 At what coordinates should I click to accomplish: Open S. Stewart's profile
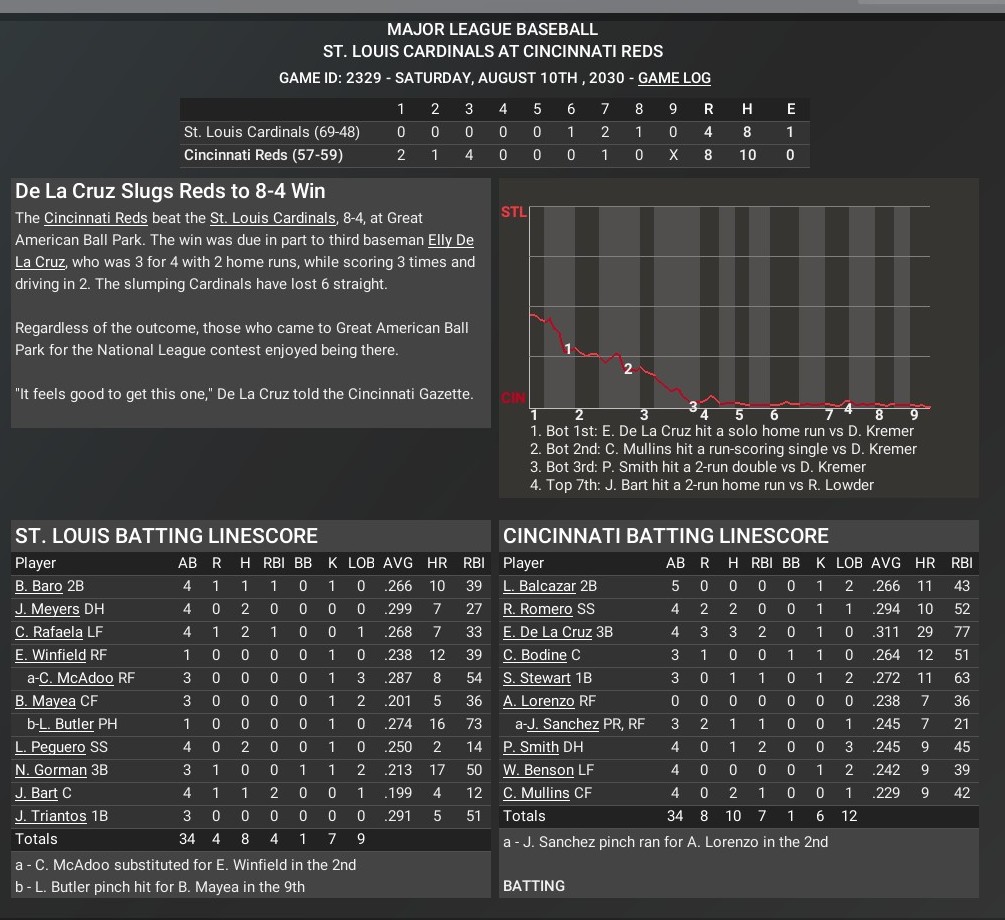point(537,678)
